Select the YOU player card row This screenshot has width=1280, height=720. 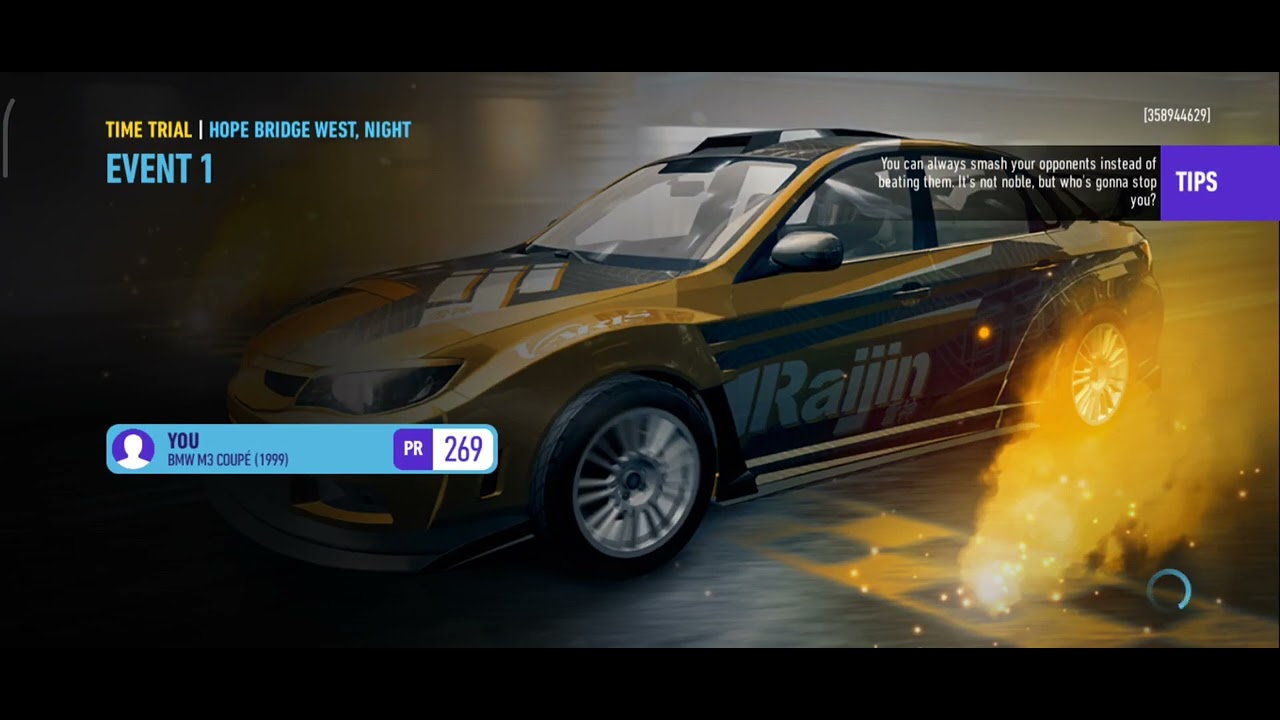pos(301,449)
